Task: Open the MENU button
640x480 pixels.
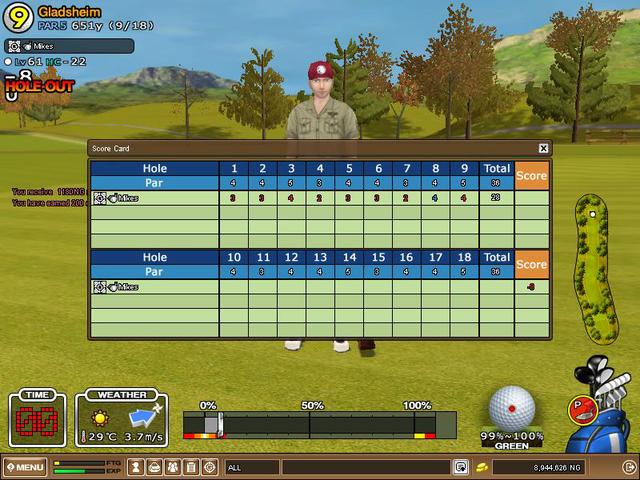Action: [x=24, y=467]
